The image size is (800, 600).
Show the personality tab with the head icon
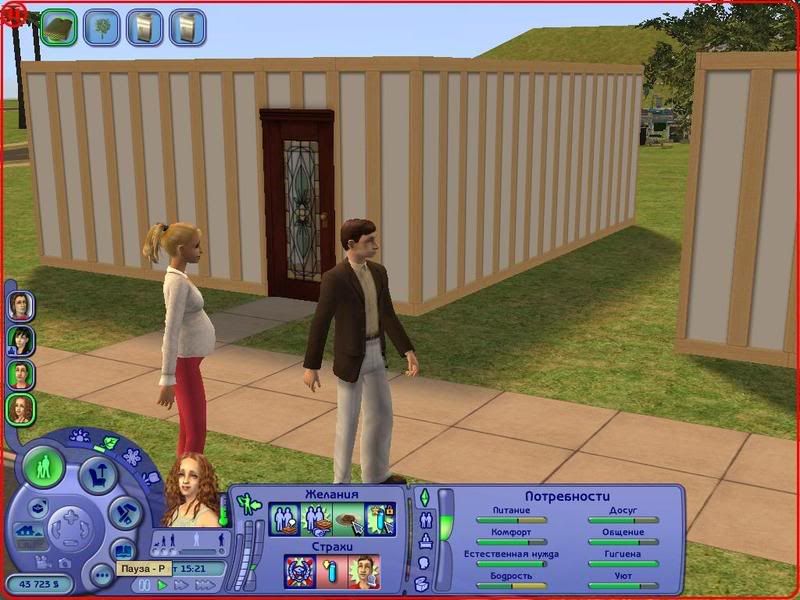point(424,563)
